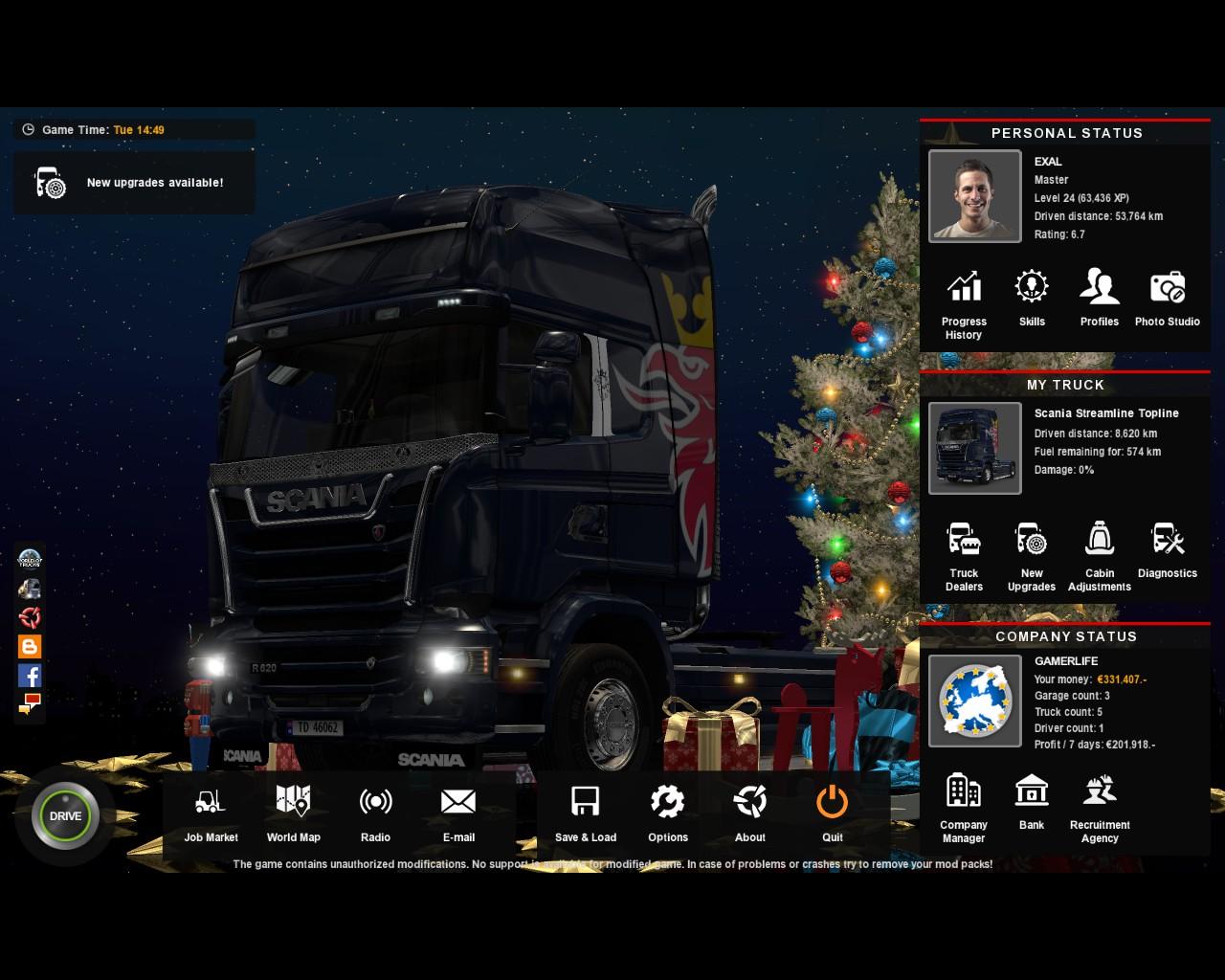Open the Options menu

click(667, 813)
